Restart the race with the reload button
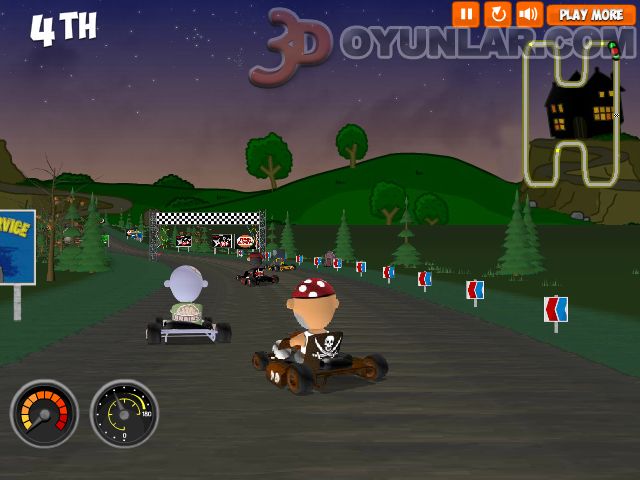Image resolution: width=640 pixels, height=480 pixels. (x=497, y=14)
